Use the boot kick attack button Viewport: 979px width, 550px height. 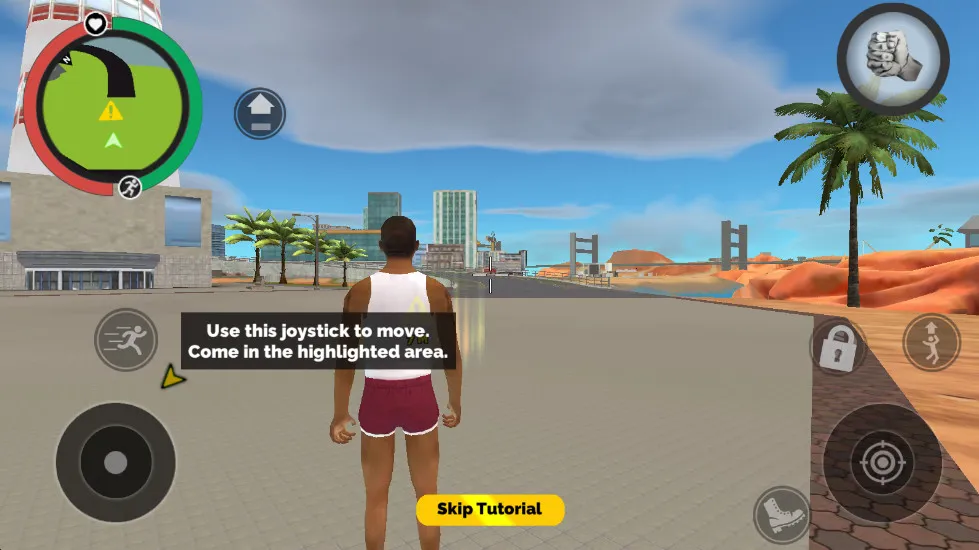[781, 515]
